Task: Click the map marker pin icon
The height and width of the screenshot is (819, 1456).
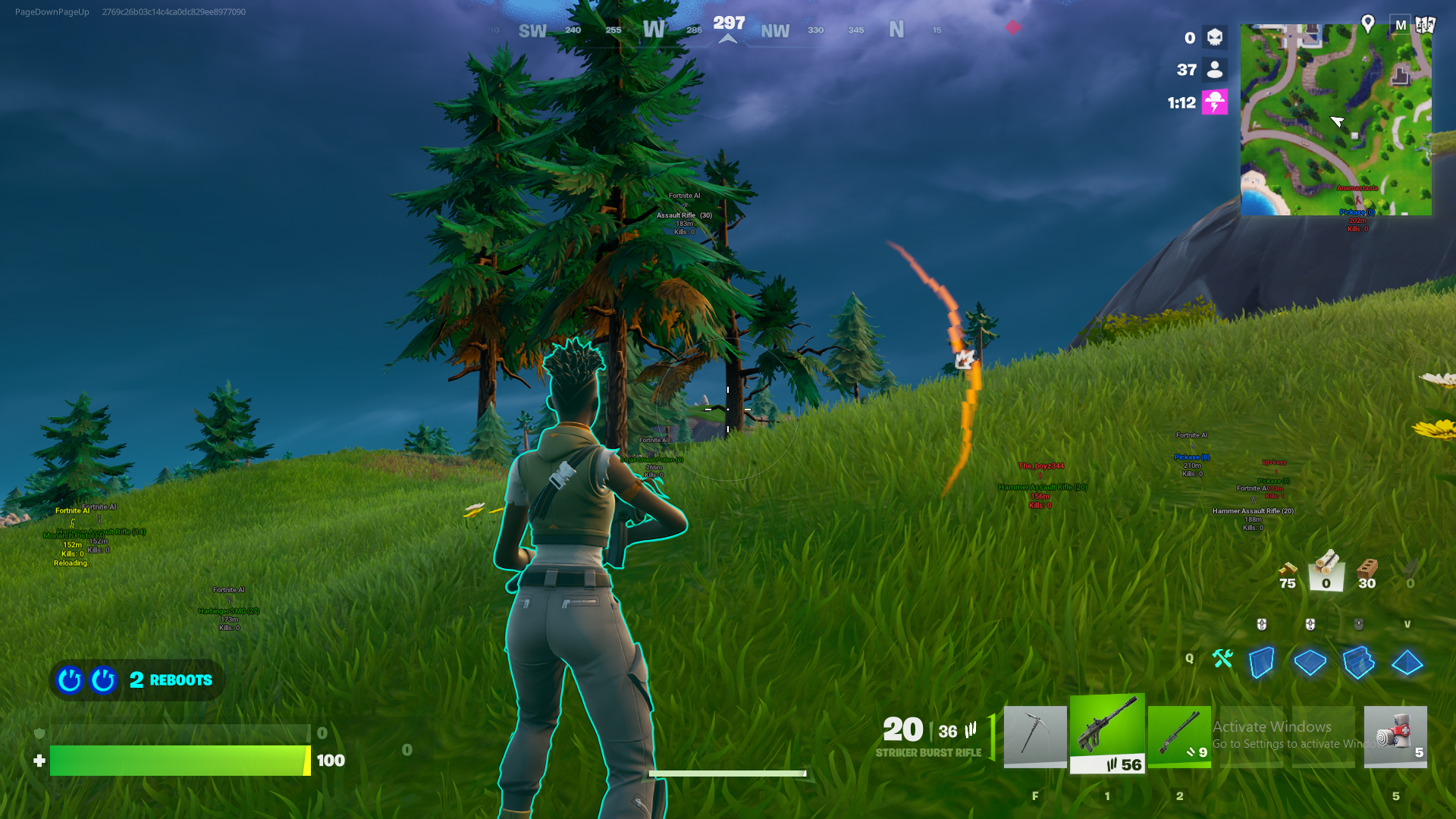Action: (x=1368, y=24)
